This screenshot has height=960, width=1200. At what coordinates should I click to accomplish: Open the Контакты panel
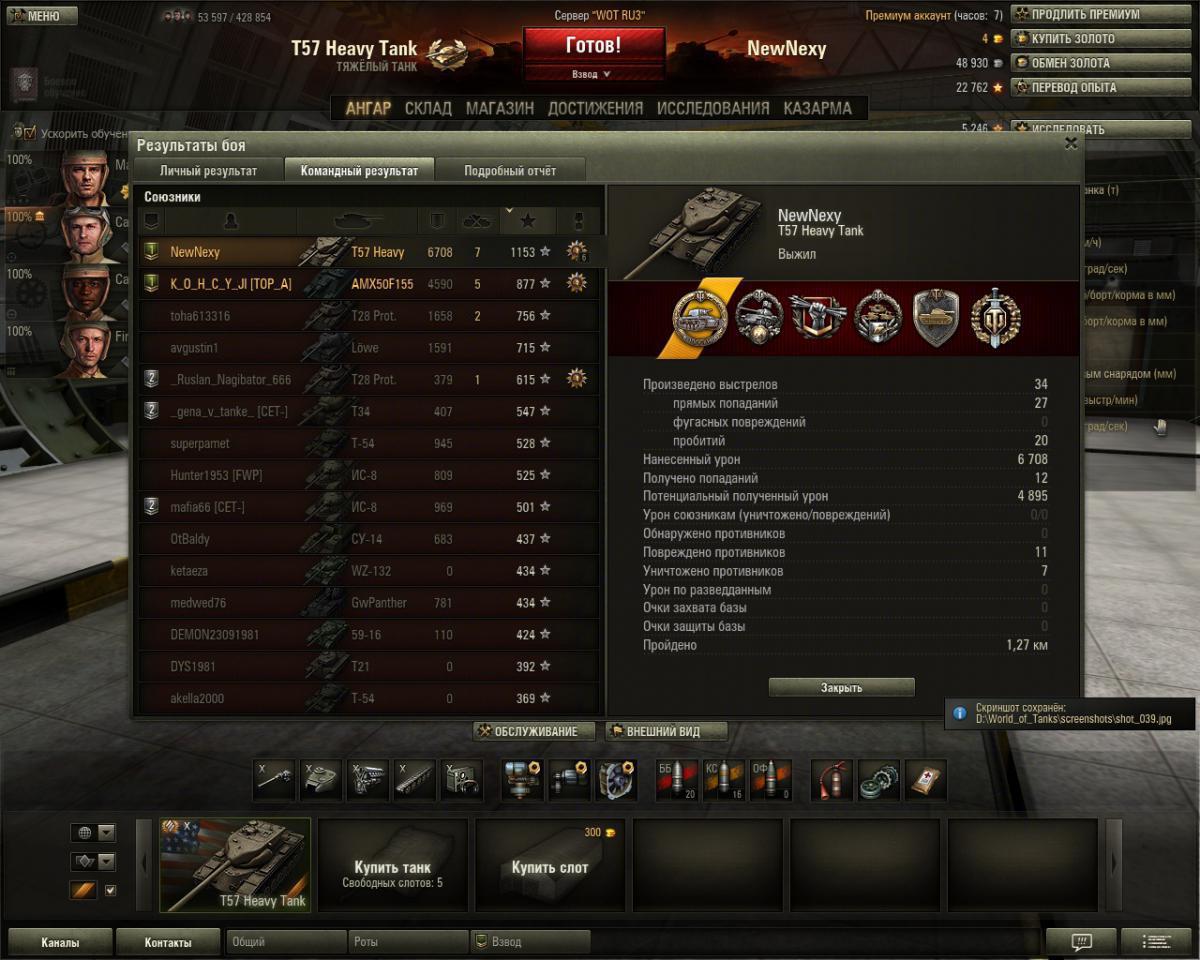[x=167, y=942]
